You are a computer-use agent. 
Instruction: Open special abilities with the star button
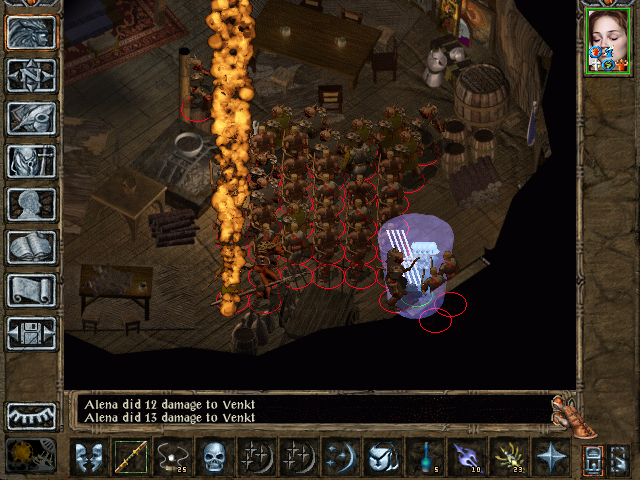tap(551, 457)
